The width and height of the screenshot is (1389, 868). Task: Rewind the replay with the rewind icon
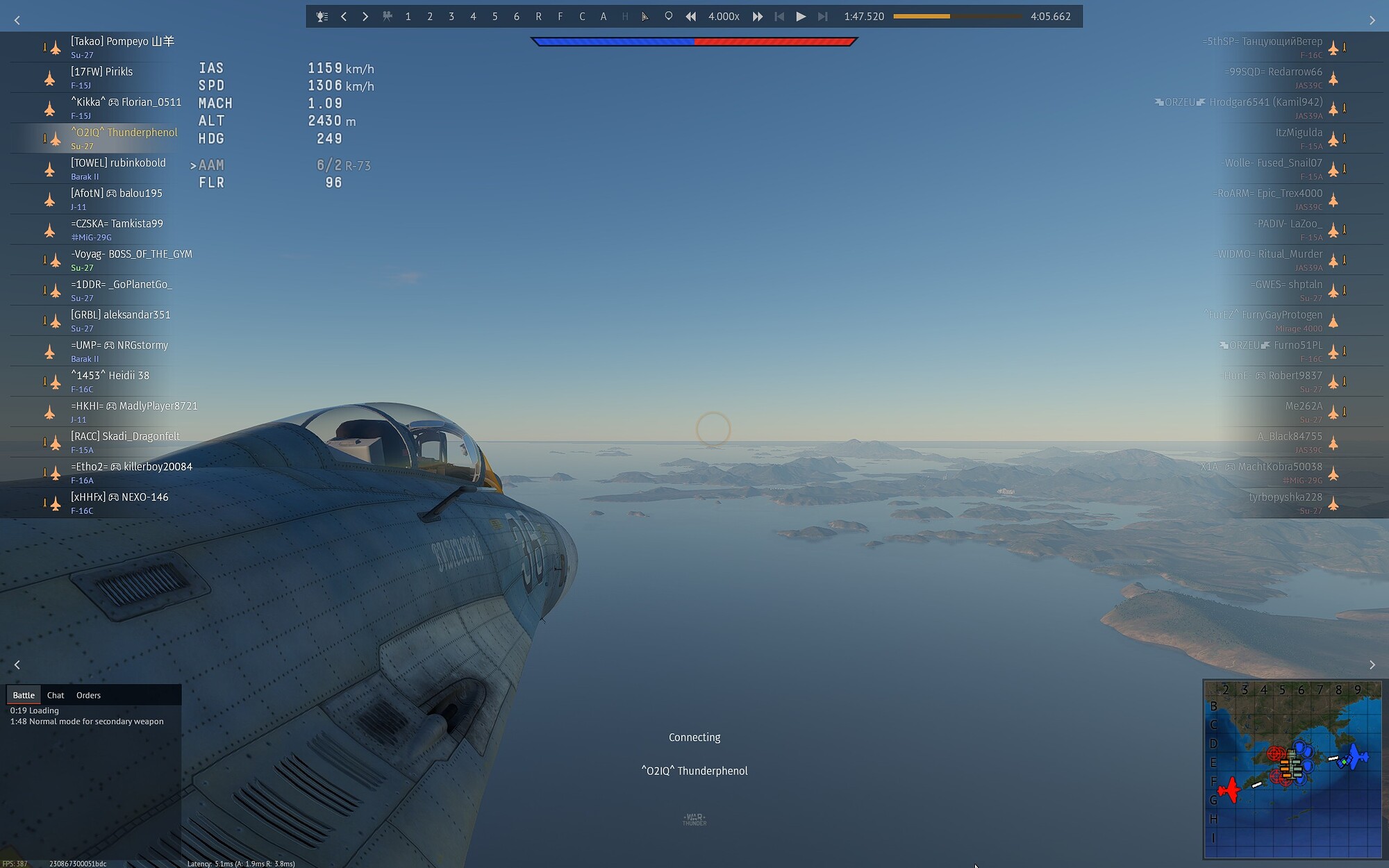(690, 16)
